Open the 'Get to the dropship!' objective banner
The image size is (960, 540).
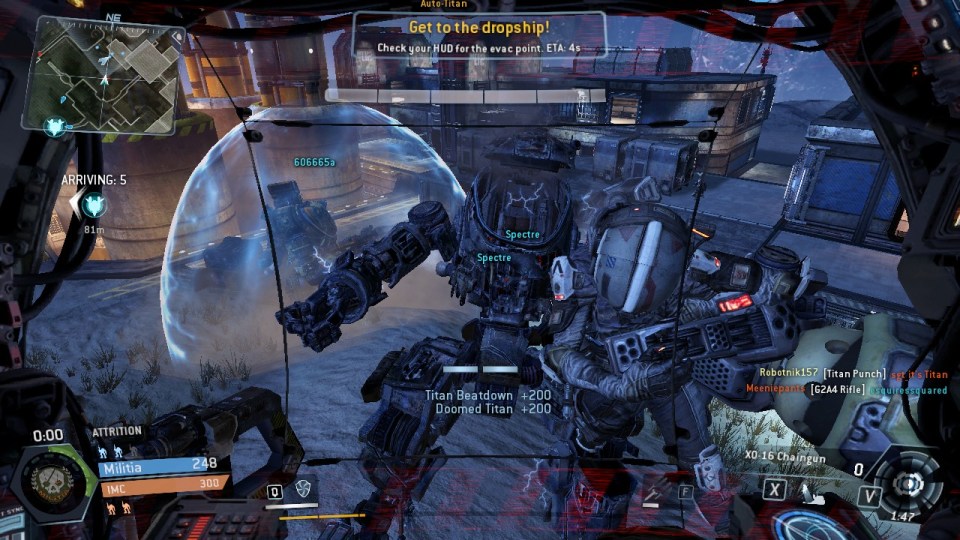479,36
